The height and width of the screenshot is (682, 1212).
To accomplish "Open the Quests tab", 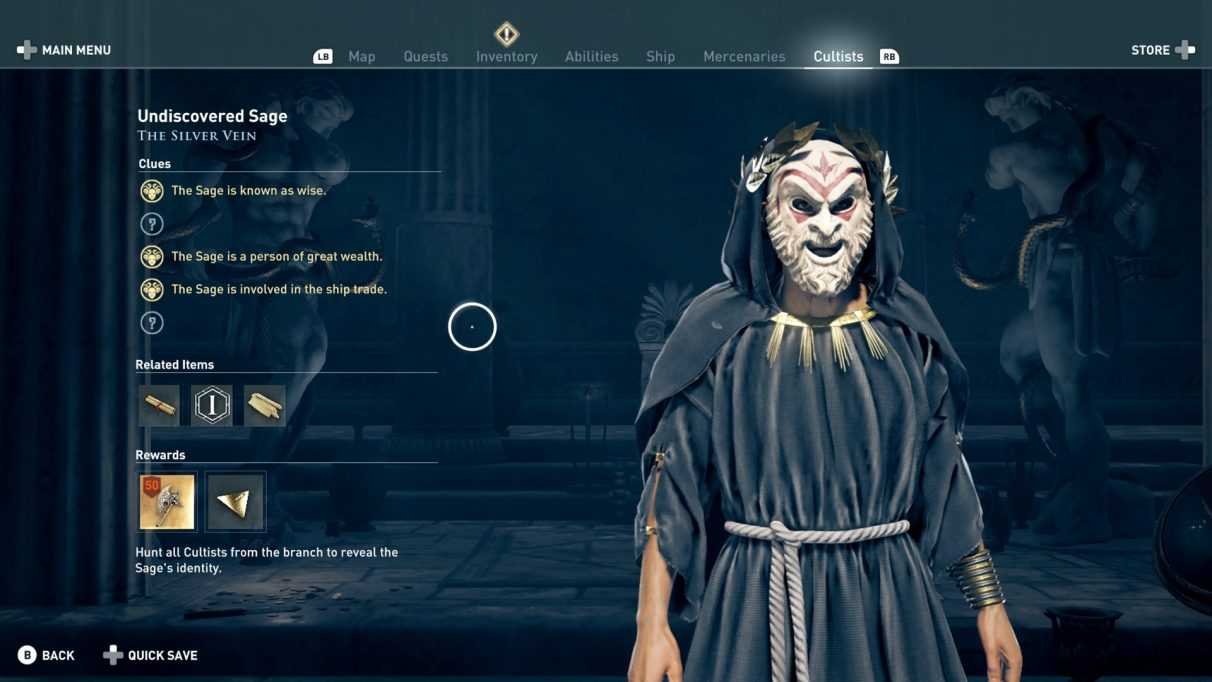I will [x=425, y=57].
